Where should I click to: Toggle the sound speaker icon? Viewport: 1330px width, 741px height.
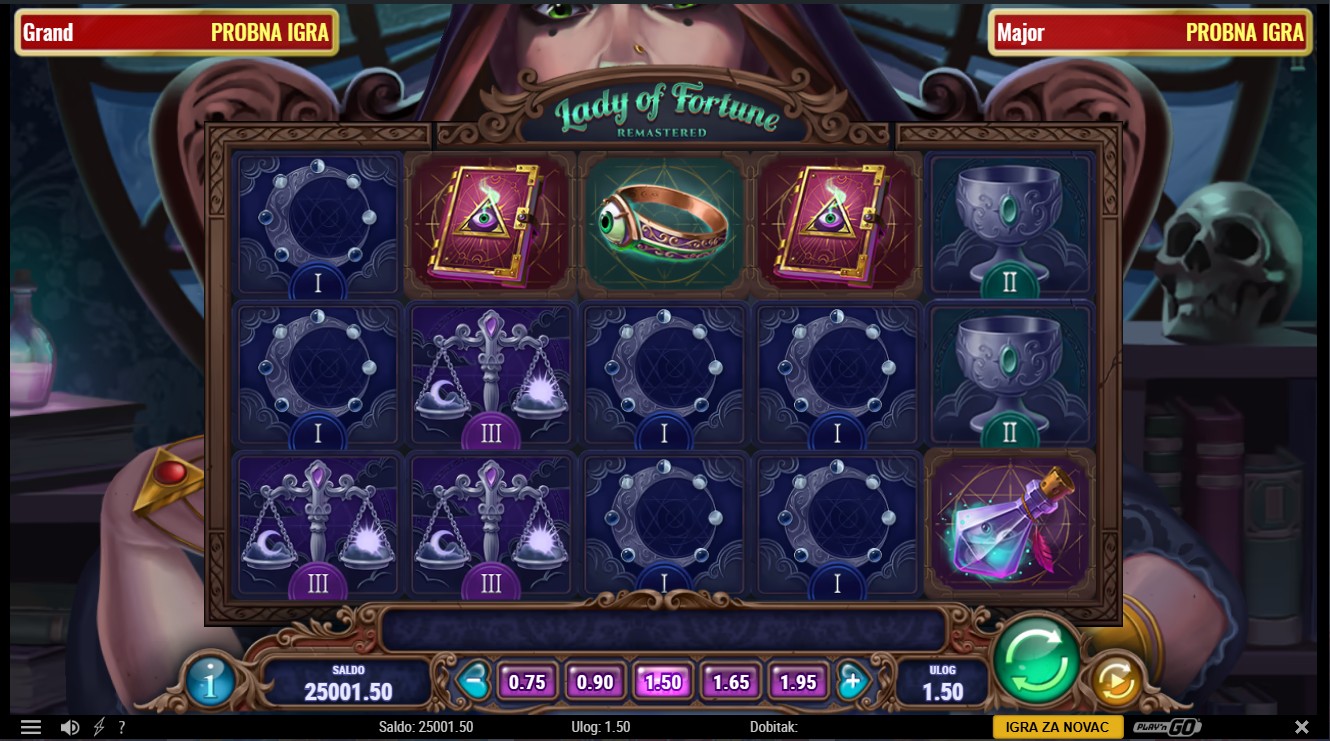(x=70, y=727)
